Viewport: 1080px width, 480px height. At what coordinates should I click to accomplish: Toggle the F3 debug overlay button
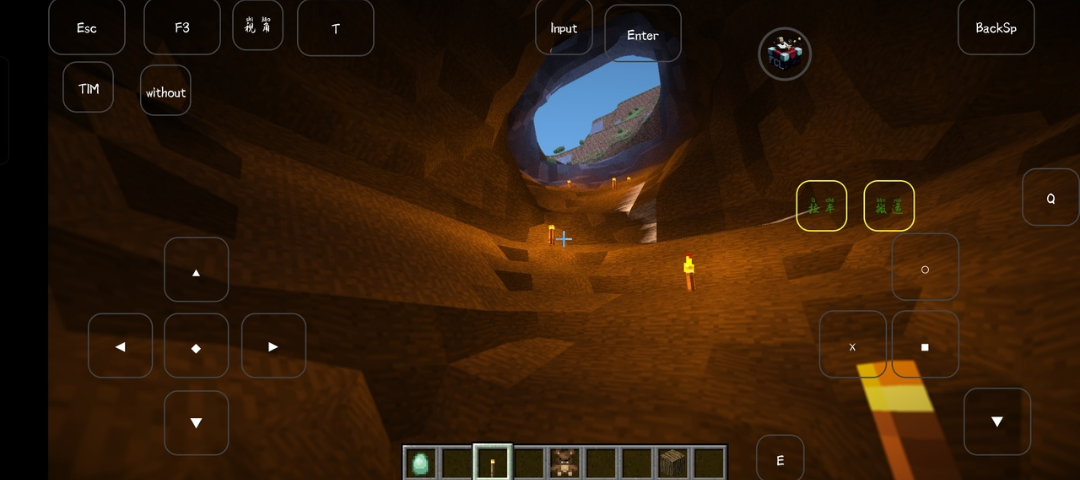coord(182,27)
